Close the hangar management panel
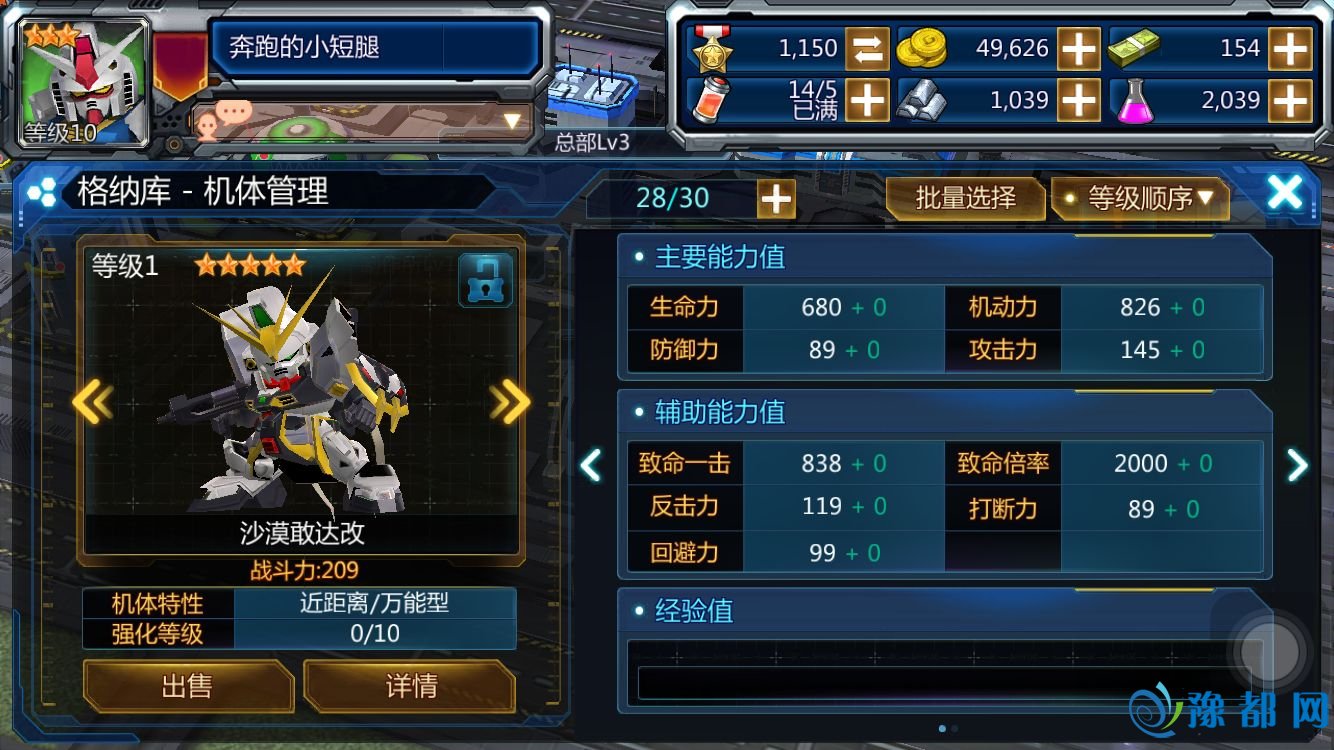 tap(1285, 193)
